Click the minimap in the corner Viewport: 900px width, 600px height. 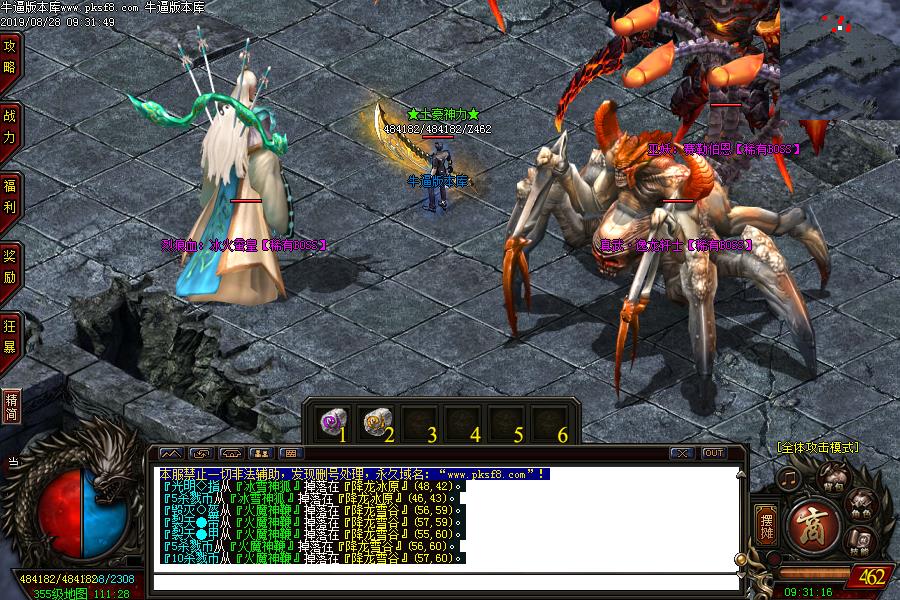840,60
